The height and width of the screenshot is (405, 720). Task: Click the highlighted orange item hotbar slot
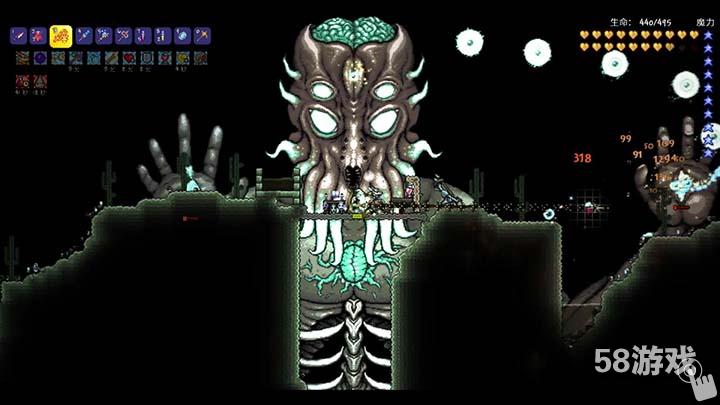click(x=60, y=36)
